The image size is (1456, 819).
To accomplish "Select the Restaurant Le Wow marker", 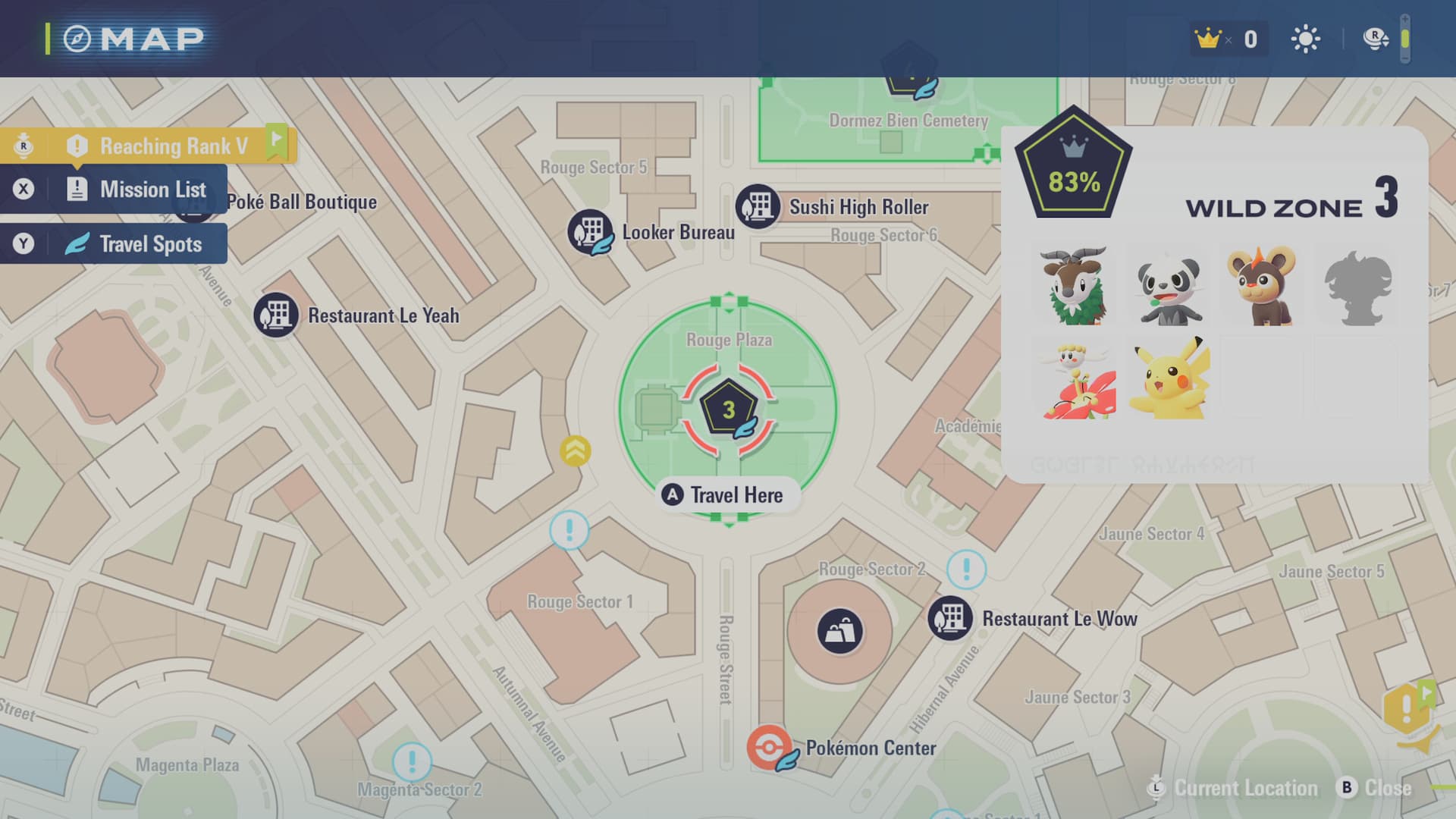I will click(950, 618).
